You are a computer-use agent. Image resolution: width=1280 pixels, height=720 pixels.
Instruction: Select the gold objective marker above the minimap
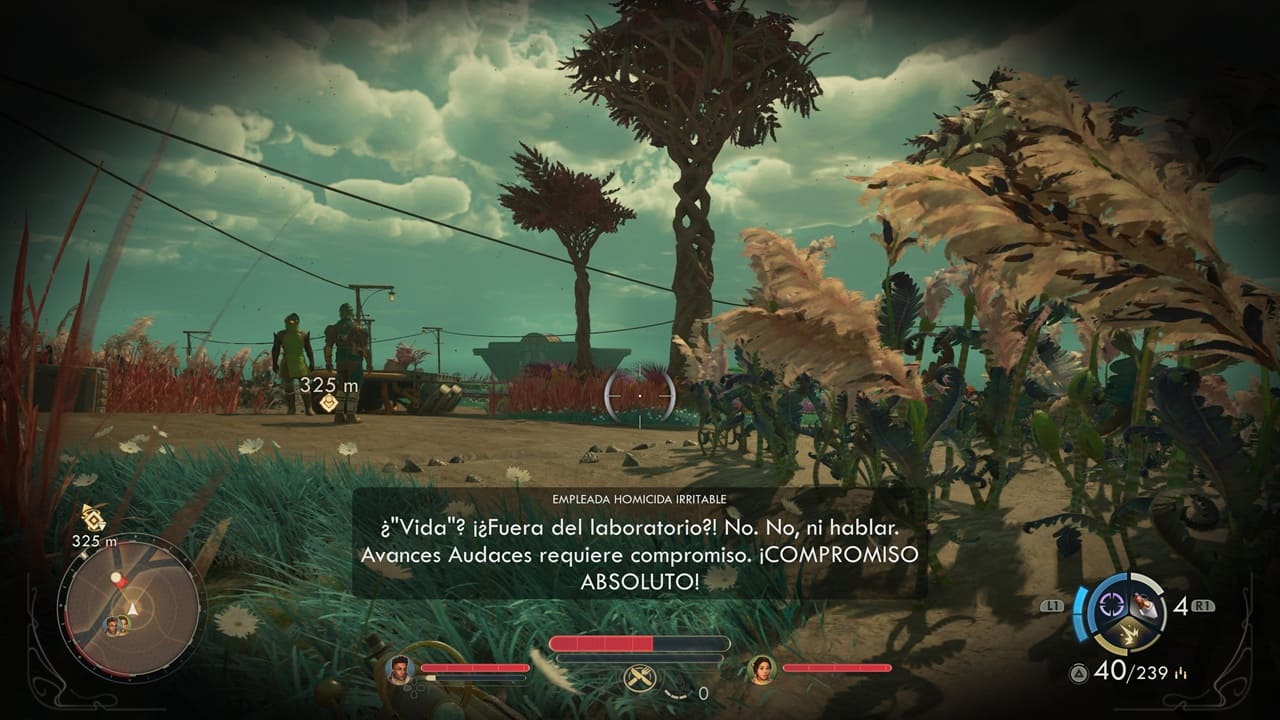tap(92, 517)
